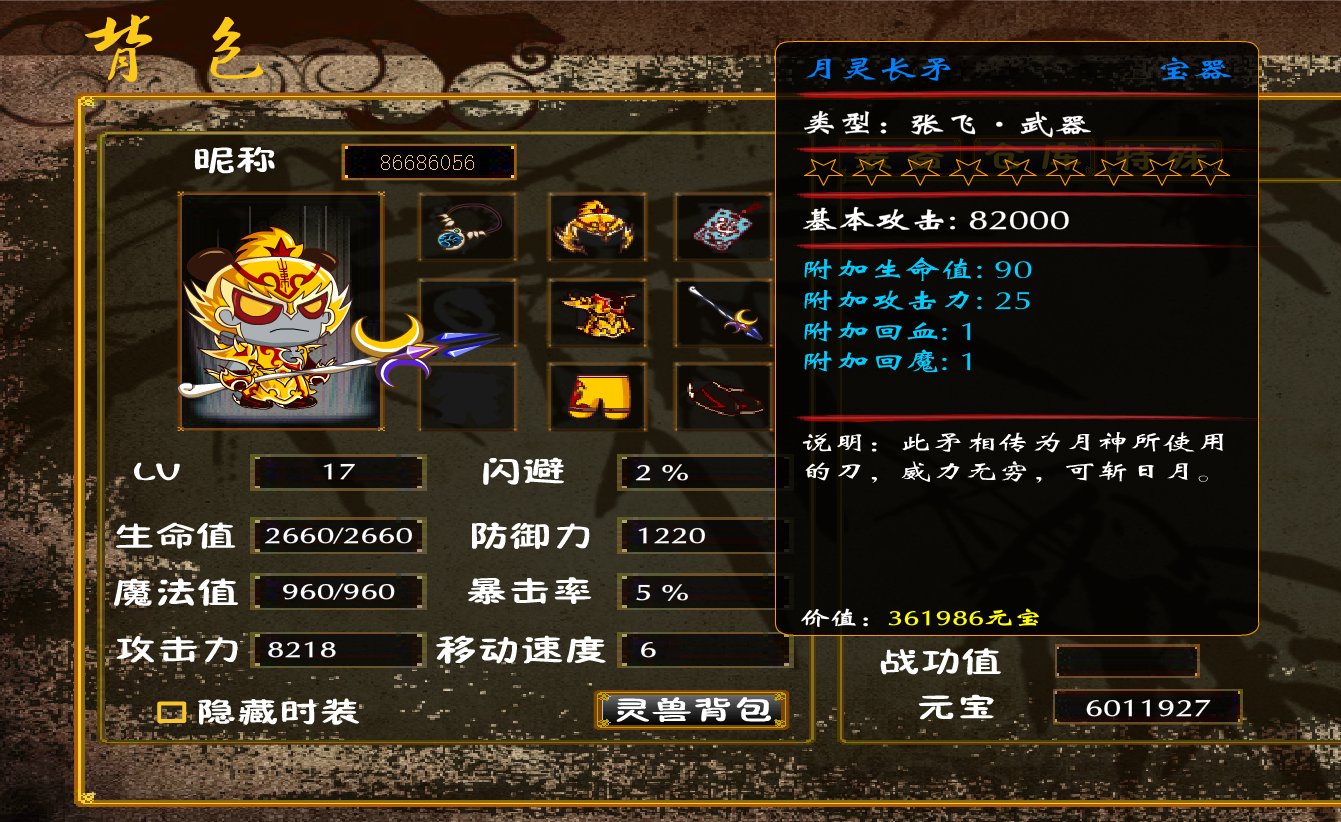Click the empty middle-left equipment slot
Viewport: 1341px width, 822px height.
pyautogui.click(x=466, y=312)
